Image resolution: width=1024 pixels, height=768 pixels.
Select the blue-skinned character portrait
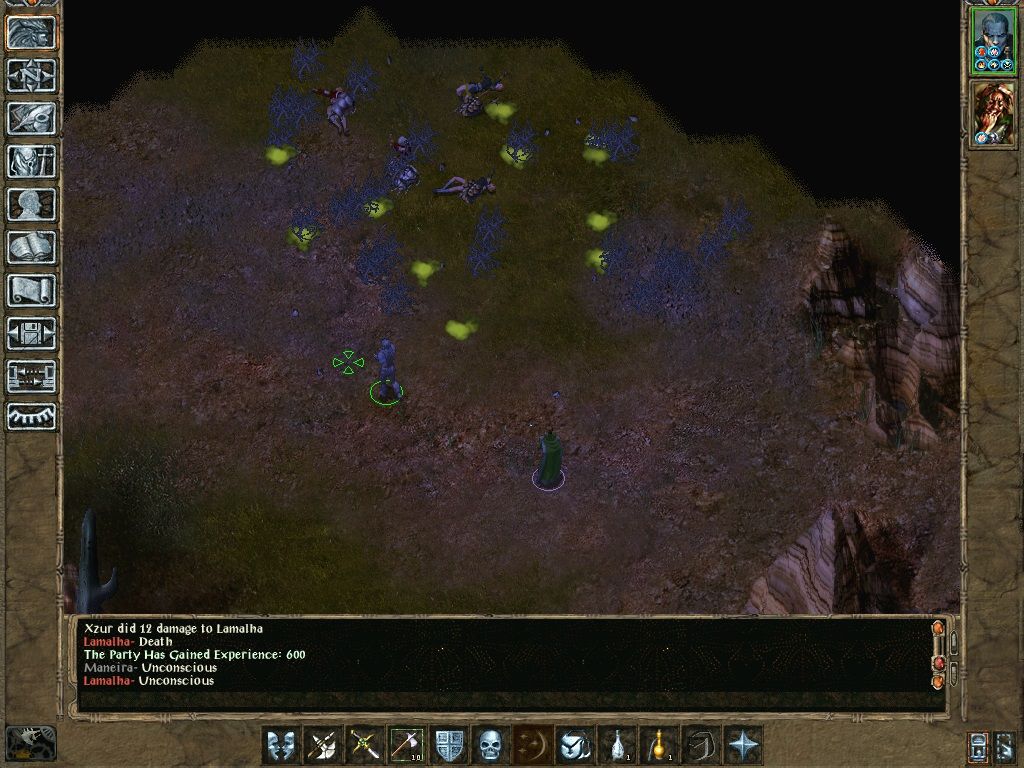(x=993, y=41)
